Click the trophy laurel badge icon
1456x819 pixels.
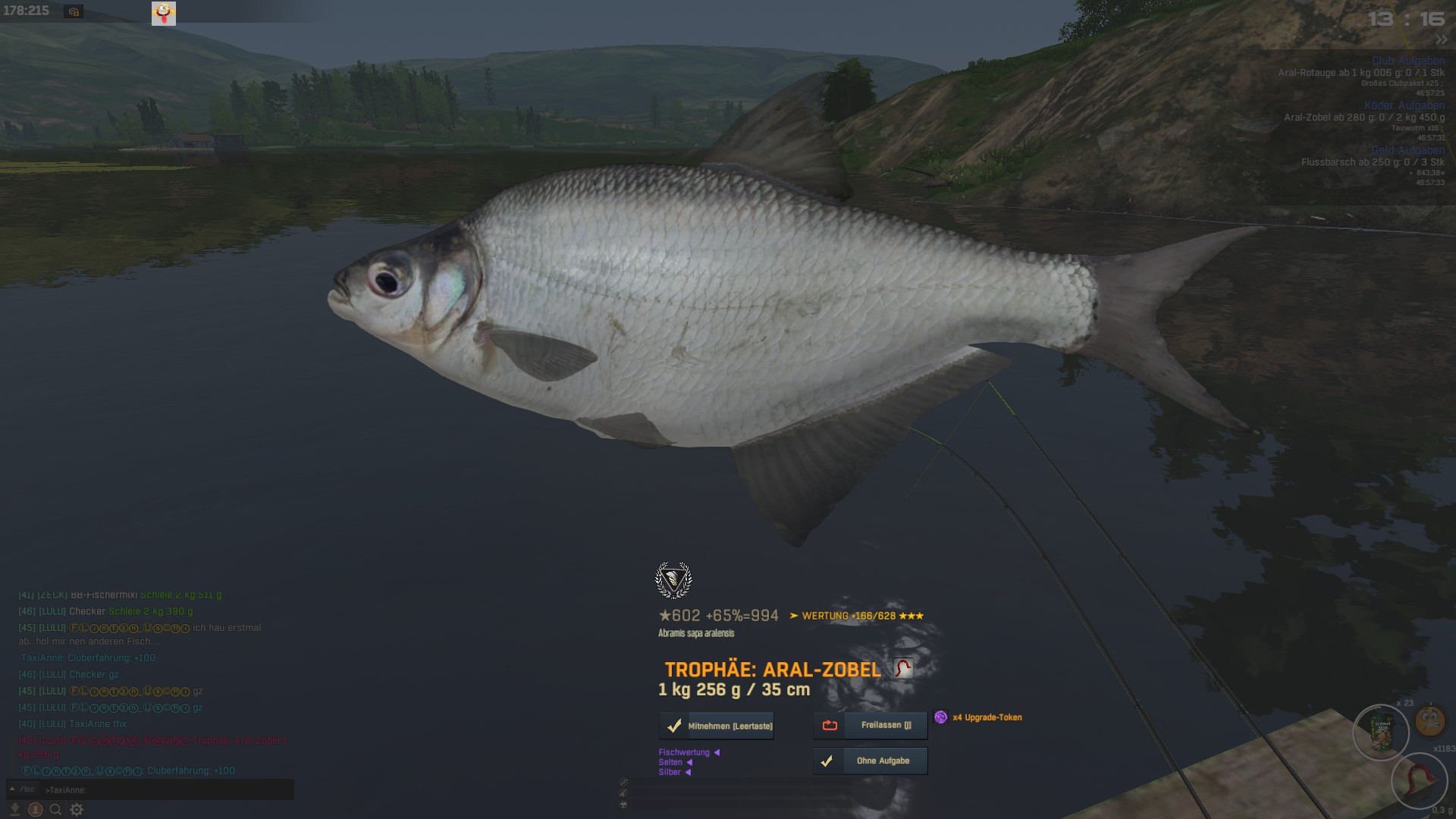click(x=673, y=580)
